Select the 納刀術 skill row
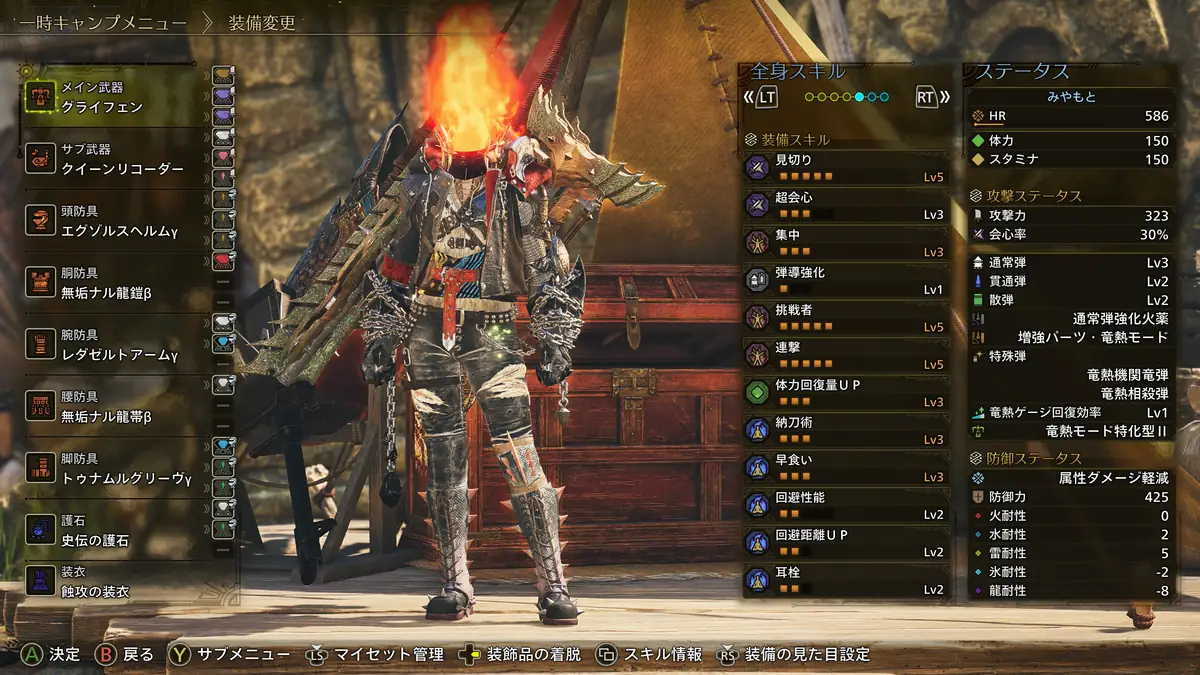This screenshot has height=675, width=1200. tap(845, 430)
